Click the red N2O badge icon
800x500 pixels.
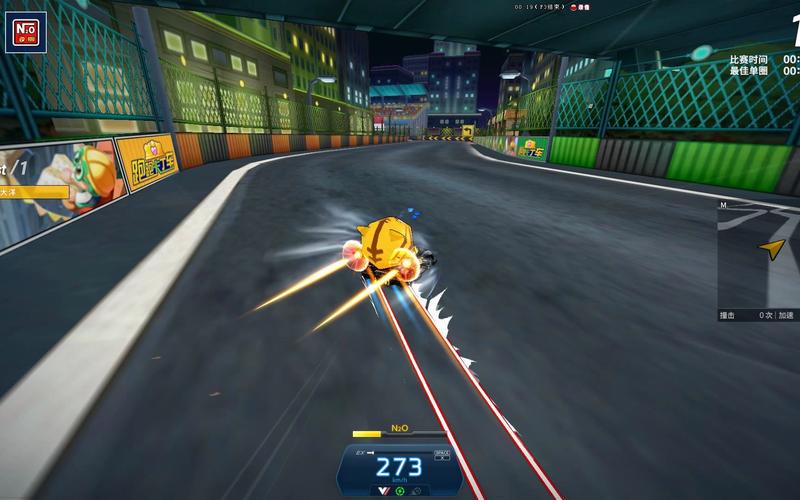(x=26, y=35)
